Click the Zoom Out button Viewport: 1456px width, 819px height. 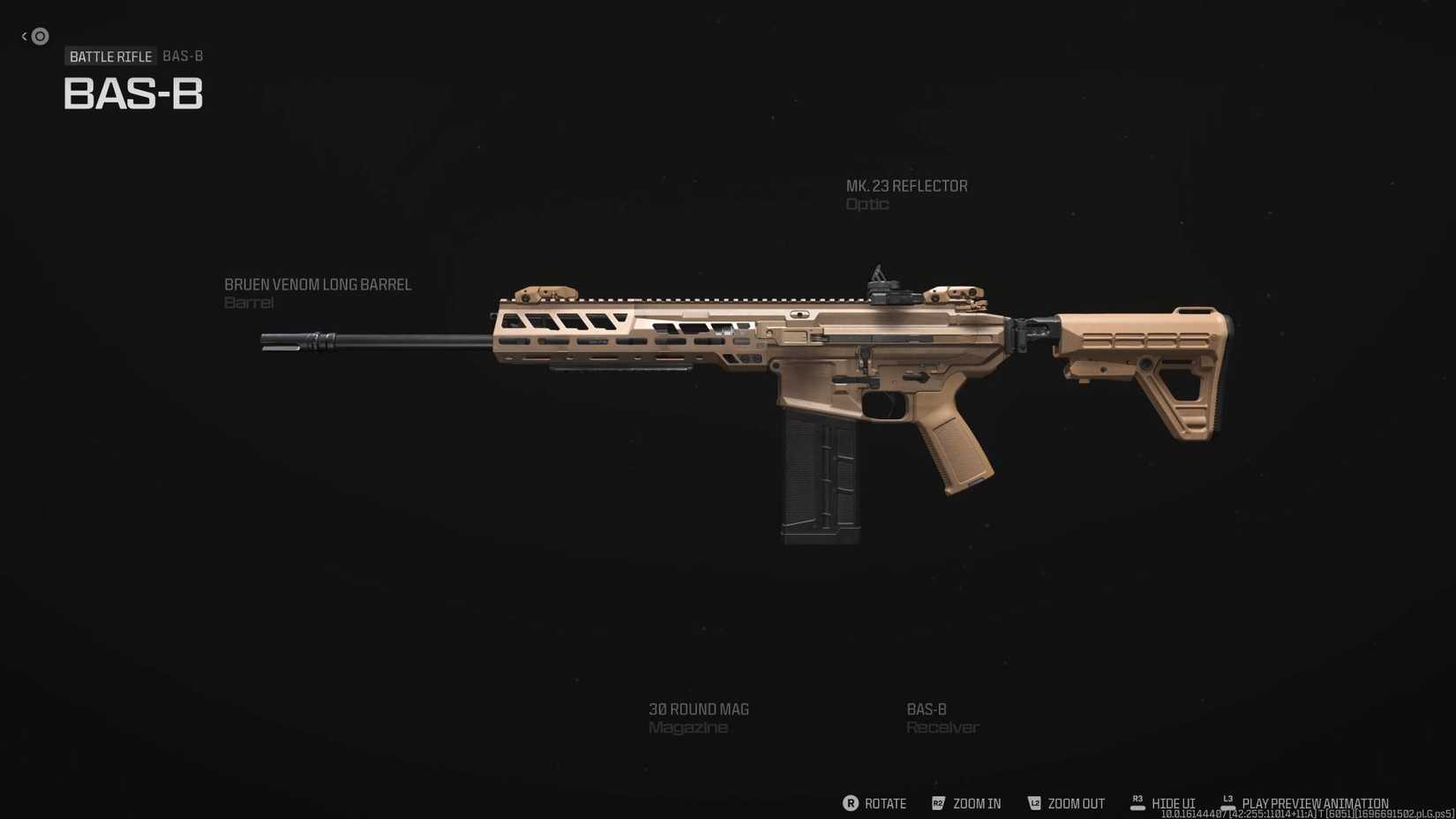(1076, 803)
